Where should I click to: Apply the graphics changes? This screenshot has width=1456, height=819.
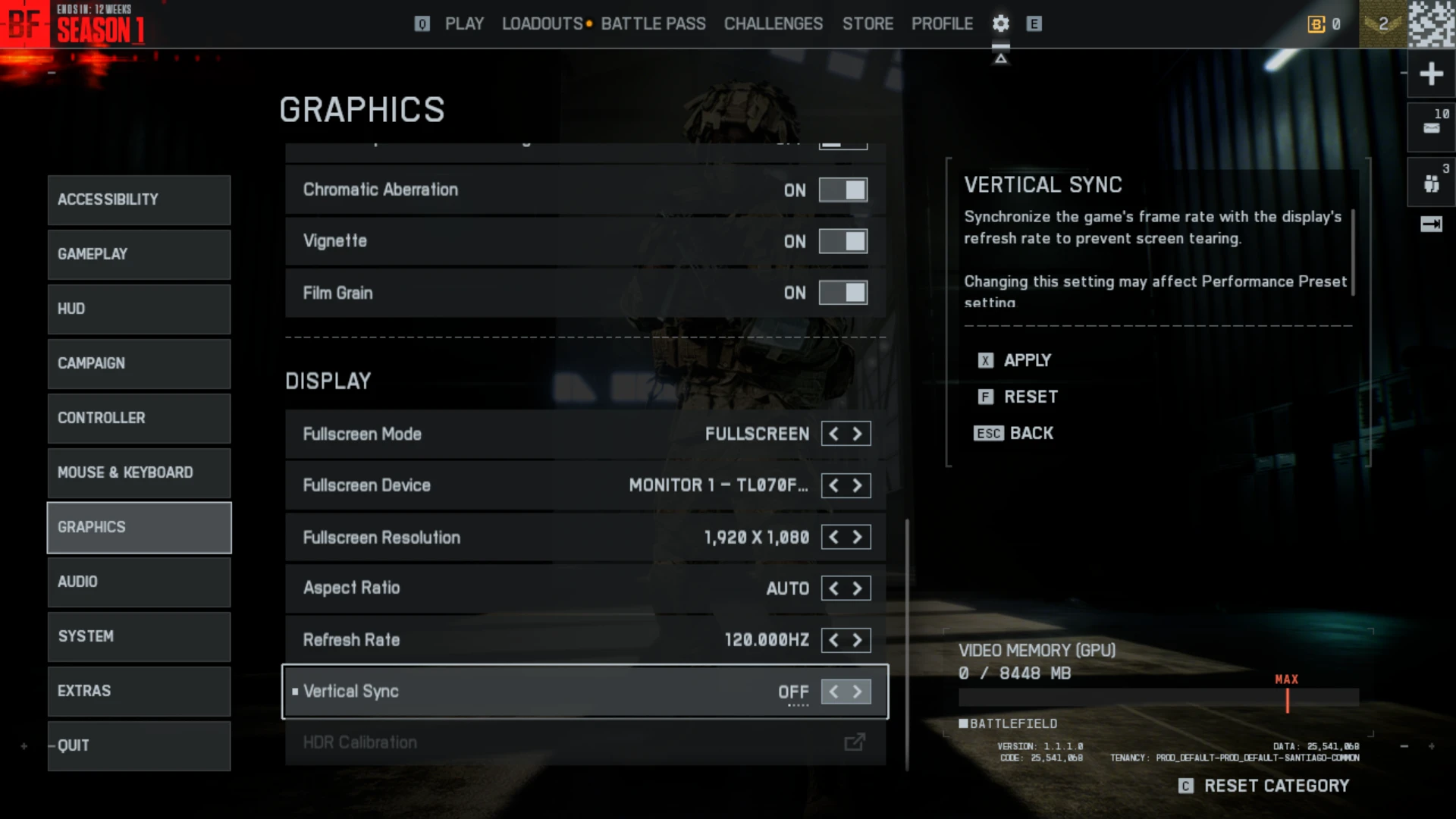click(1026, 360)
